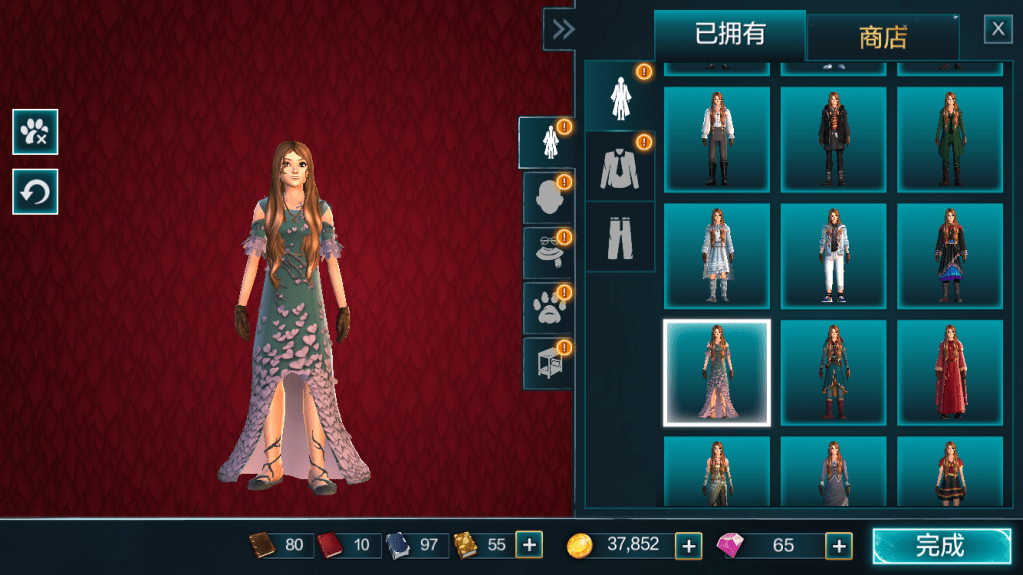The image size is (1023, 575).
Task: Confirm with the 完成 button
Action: (x=941, y=546)
